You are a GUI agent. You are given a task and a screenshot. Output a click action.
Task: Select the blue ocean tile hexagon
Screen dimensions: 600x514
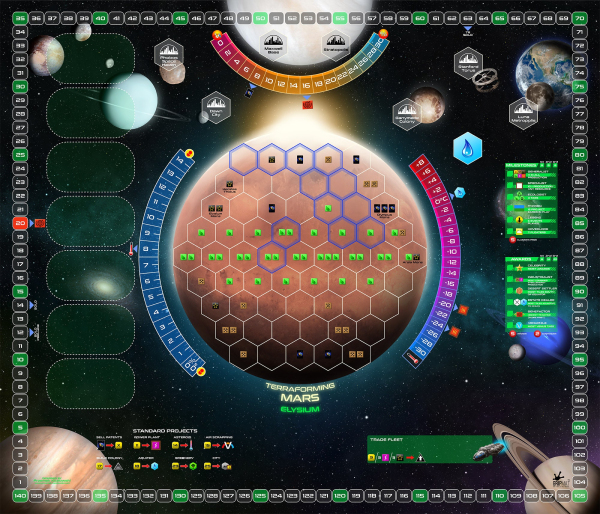pyautogui.click(x=461, y=146)
